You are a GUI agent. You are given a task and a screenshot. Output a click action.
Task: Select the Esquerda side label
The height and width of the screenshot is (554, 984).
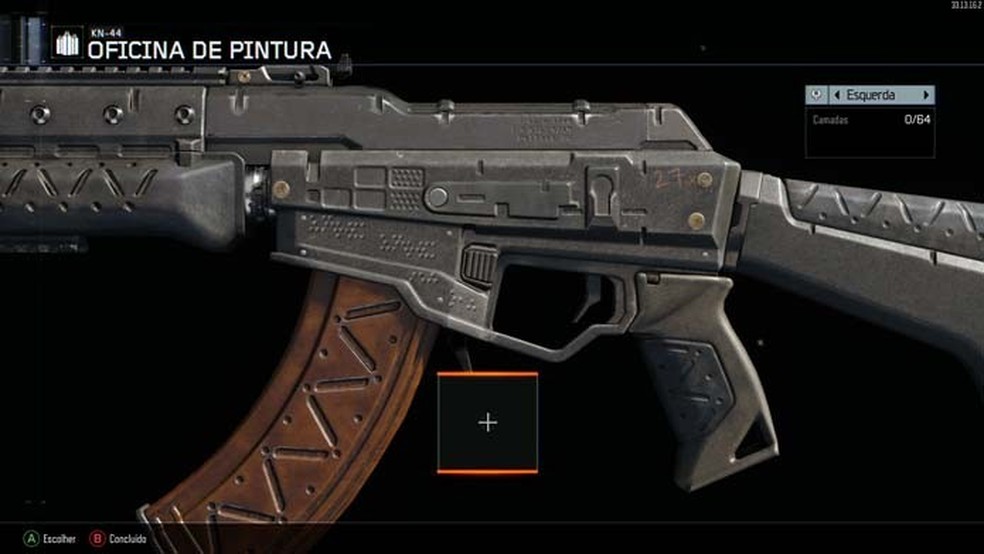pyautogui.click(x=872, y=95)
